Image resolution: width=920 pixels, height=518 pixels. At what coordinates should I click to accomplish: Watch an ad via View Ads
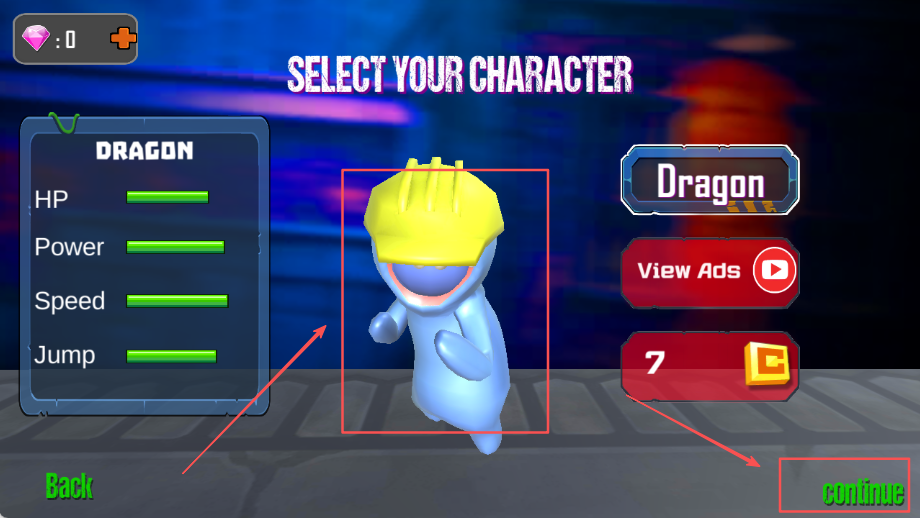710,271
